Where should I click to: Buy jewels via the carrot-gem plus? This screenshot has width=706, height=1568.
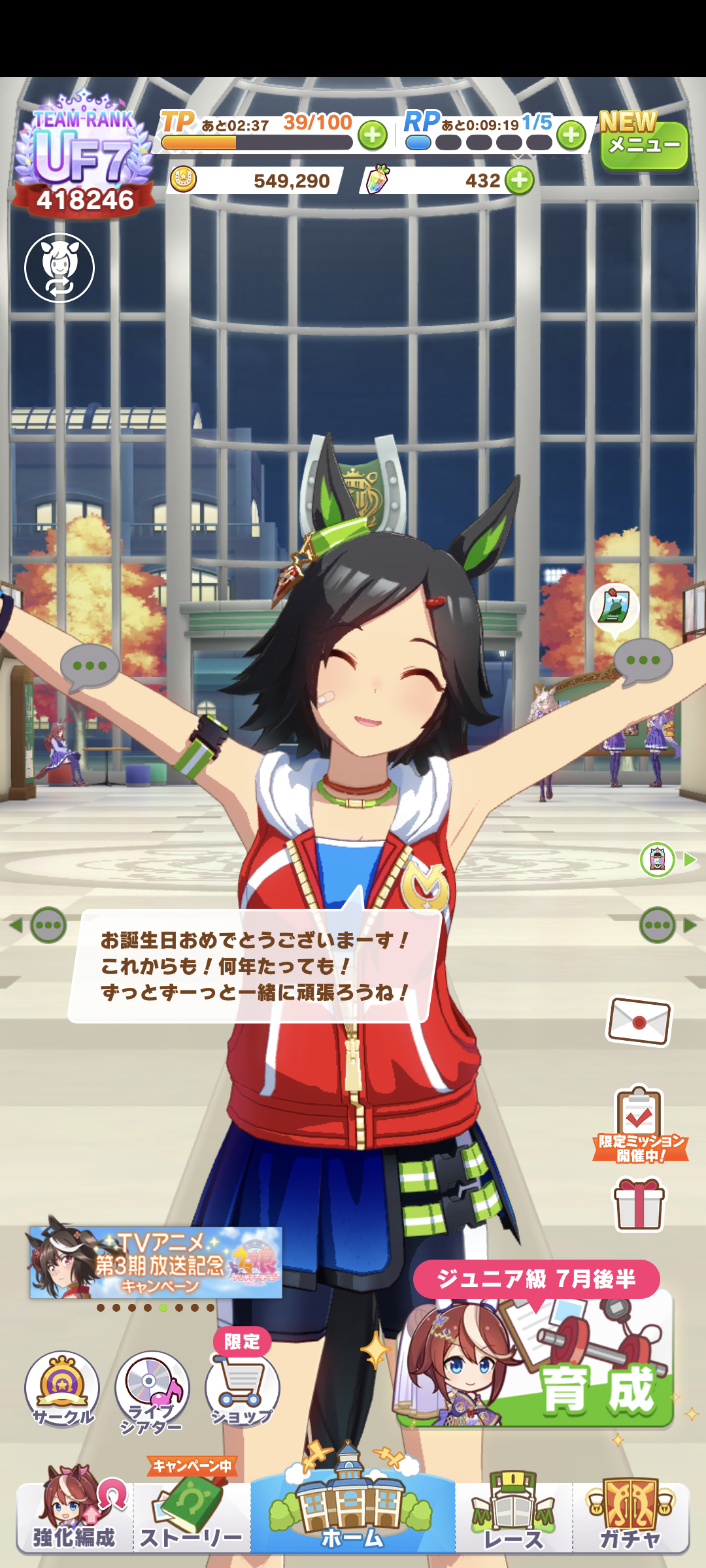click(520, 180)
